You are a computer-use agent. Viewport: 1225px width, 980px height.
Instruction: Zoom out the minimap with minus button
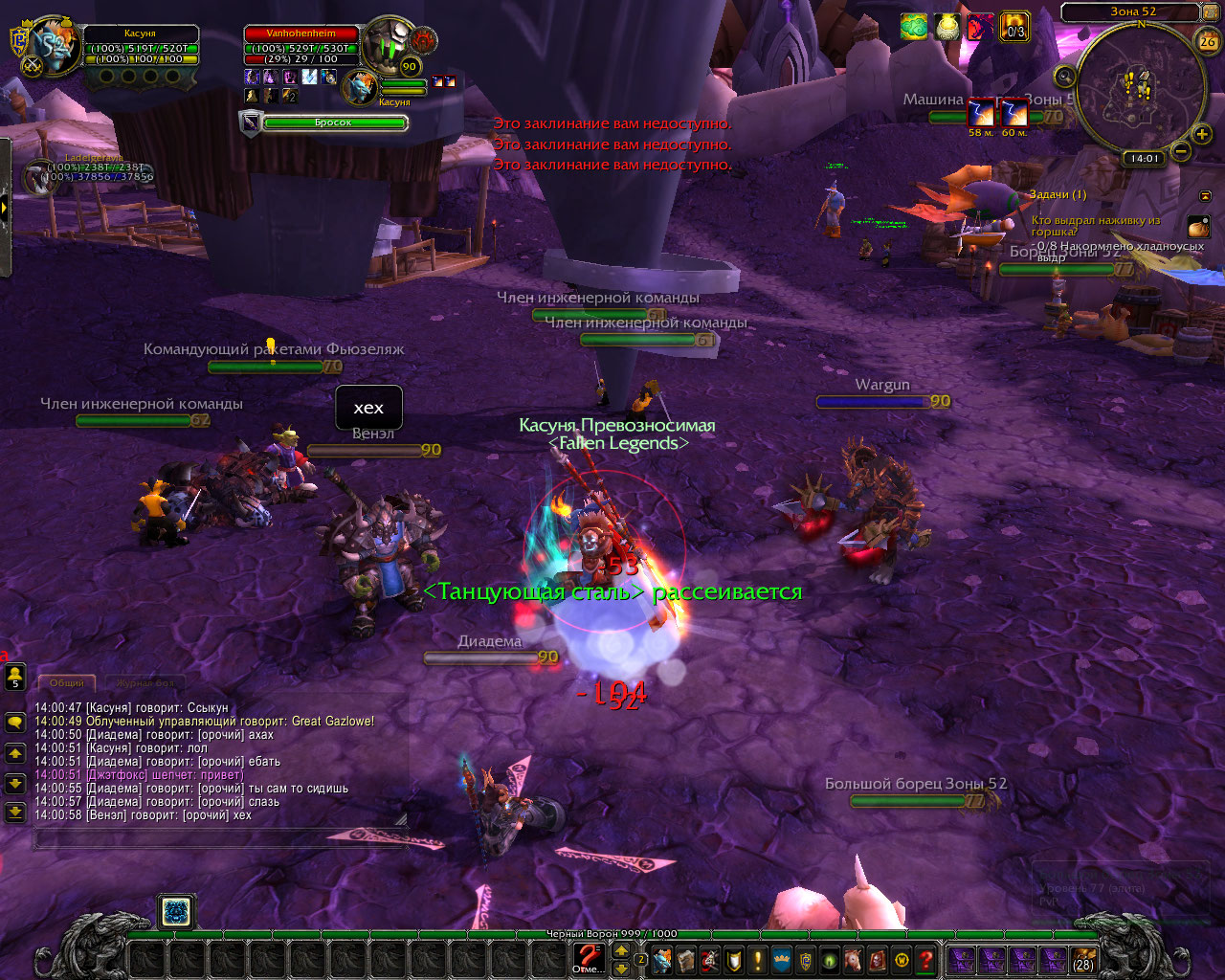[x=1182, y=151]
